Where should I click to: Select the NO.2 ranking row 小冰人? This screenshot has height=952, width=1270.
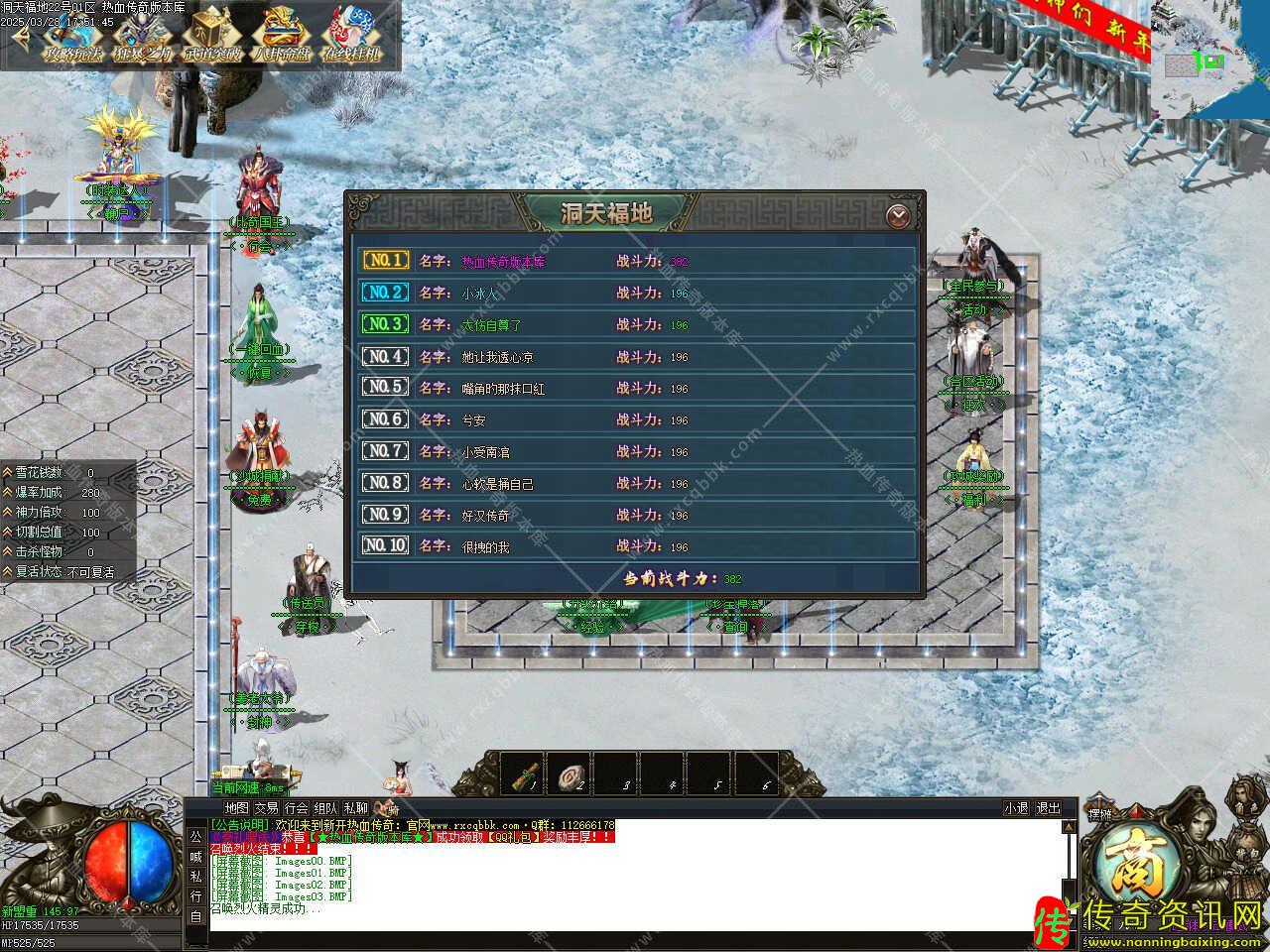coord(635,293)
